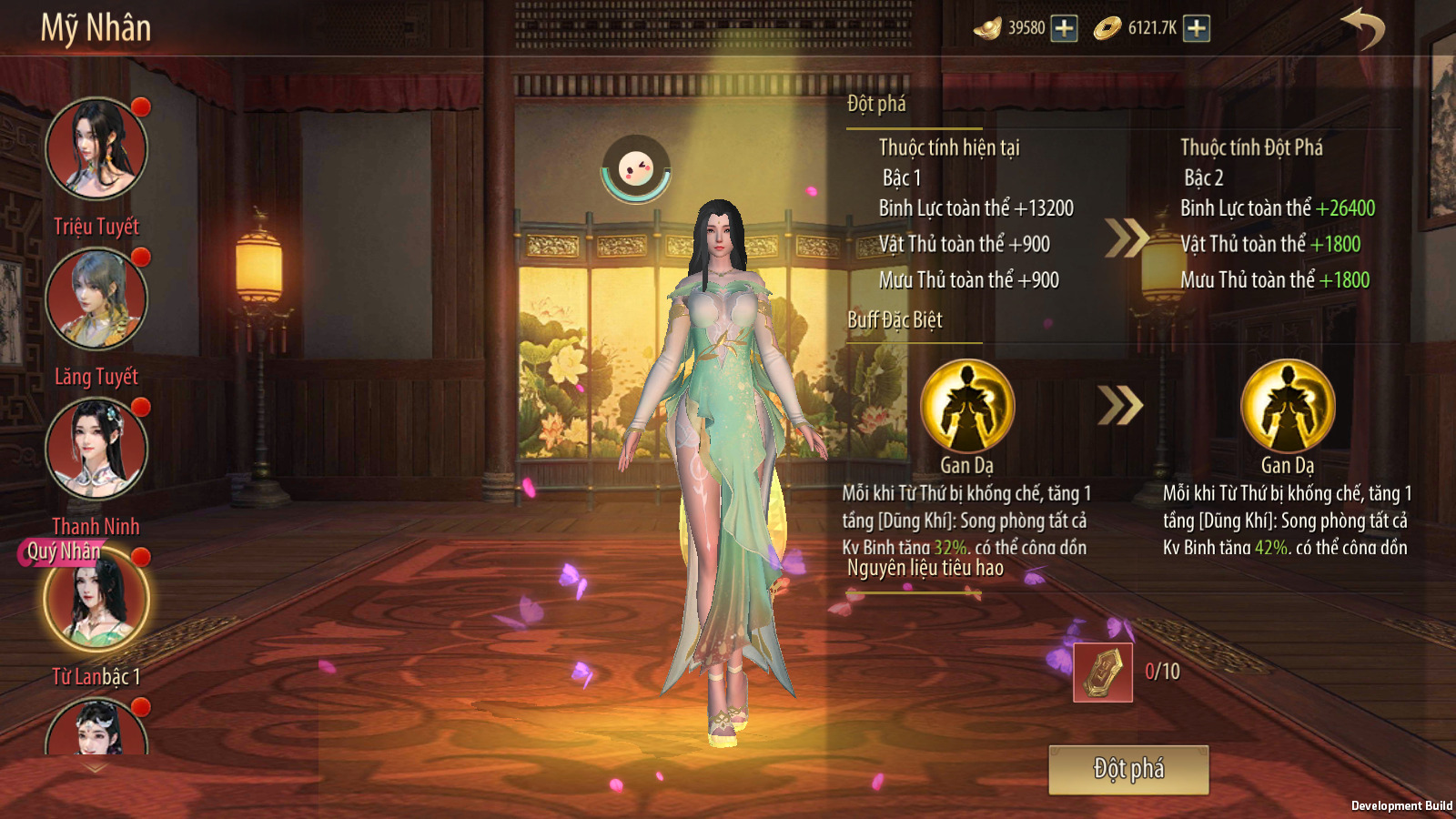Open the Thanh Ninh character portrait
Screen dimensions: 1456x819
pos(96,449)
